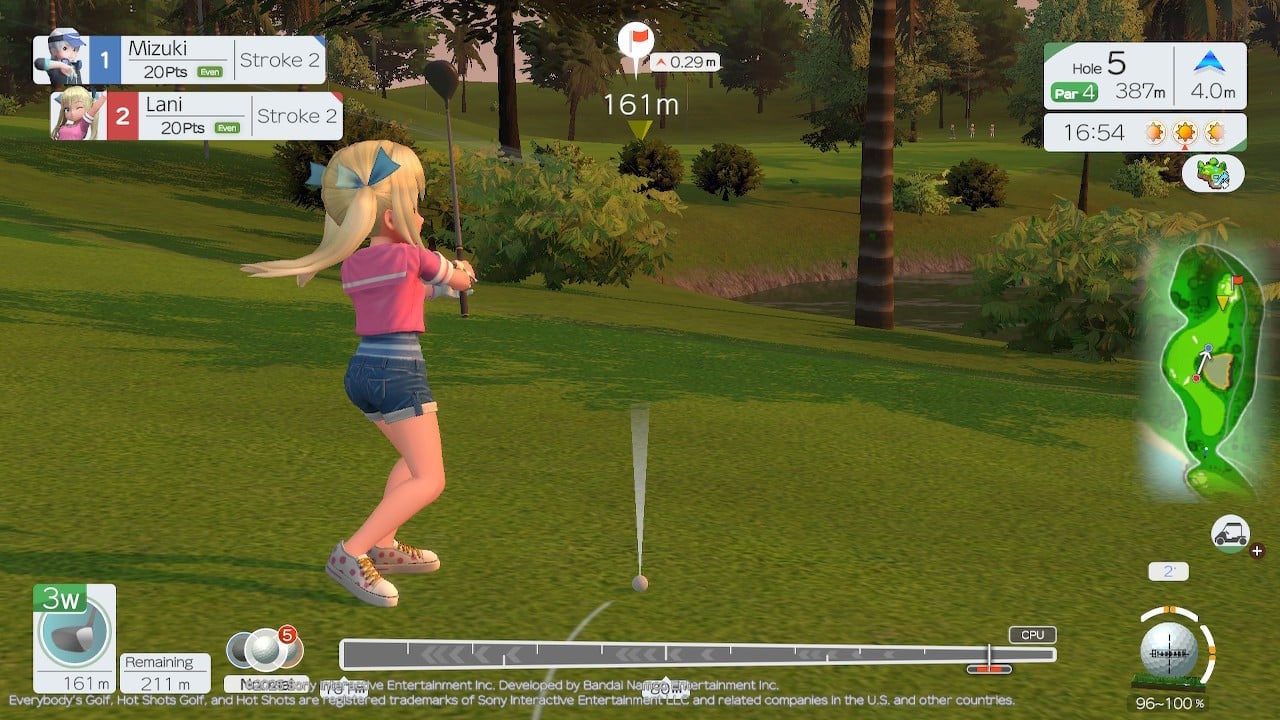
Task: Select the 3W club icon
Action: pyautogui.click(x=74, y=636)
